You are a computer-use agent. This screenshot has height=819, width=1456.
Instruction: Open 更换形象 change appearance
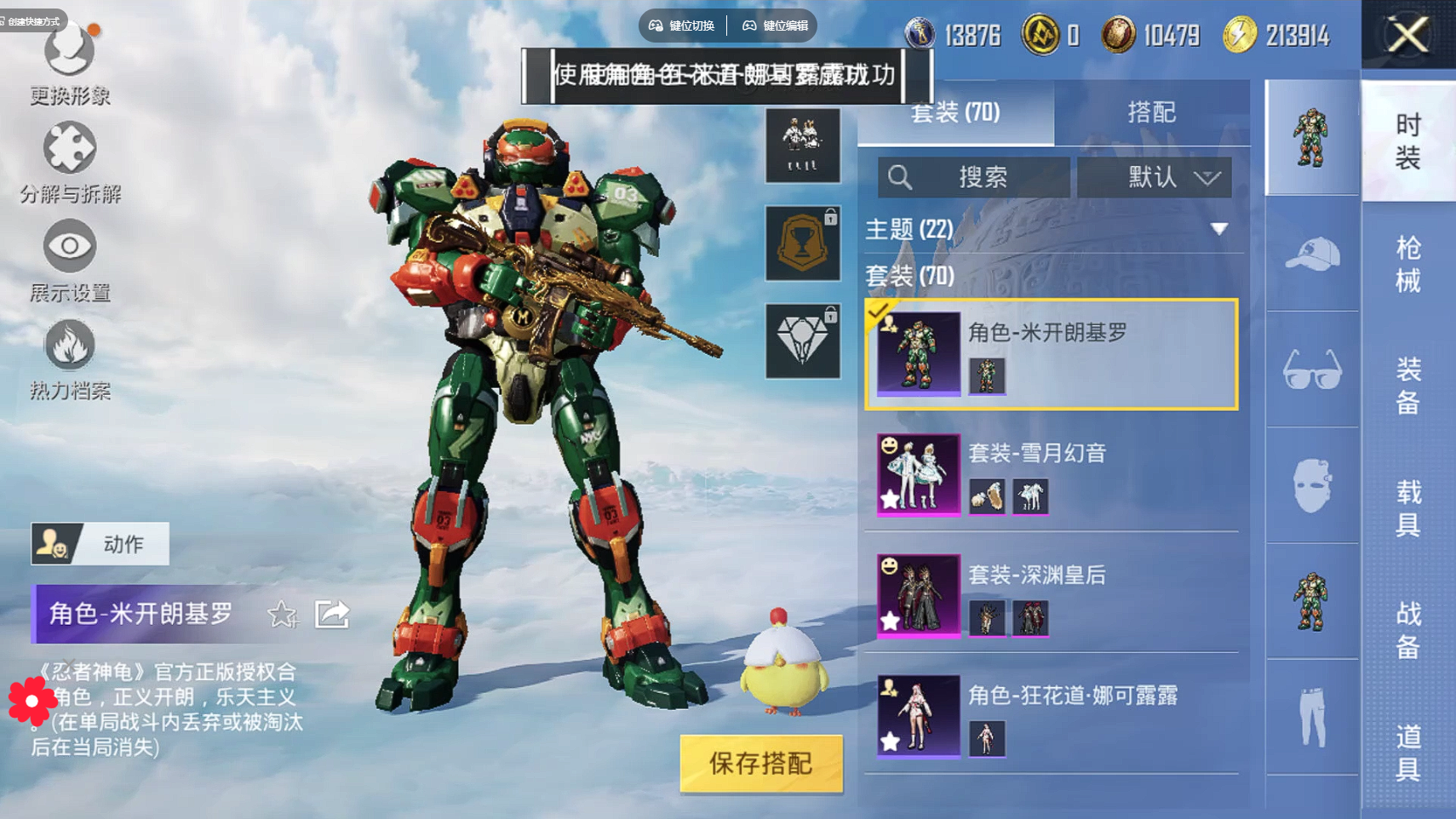70,64
